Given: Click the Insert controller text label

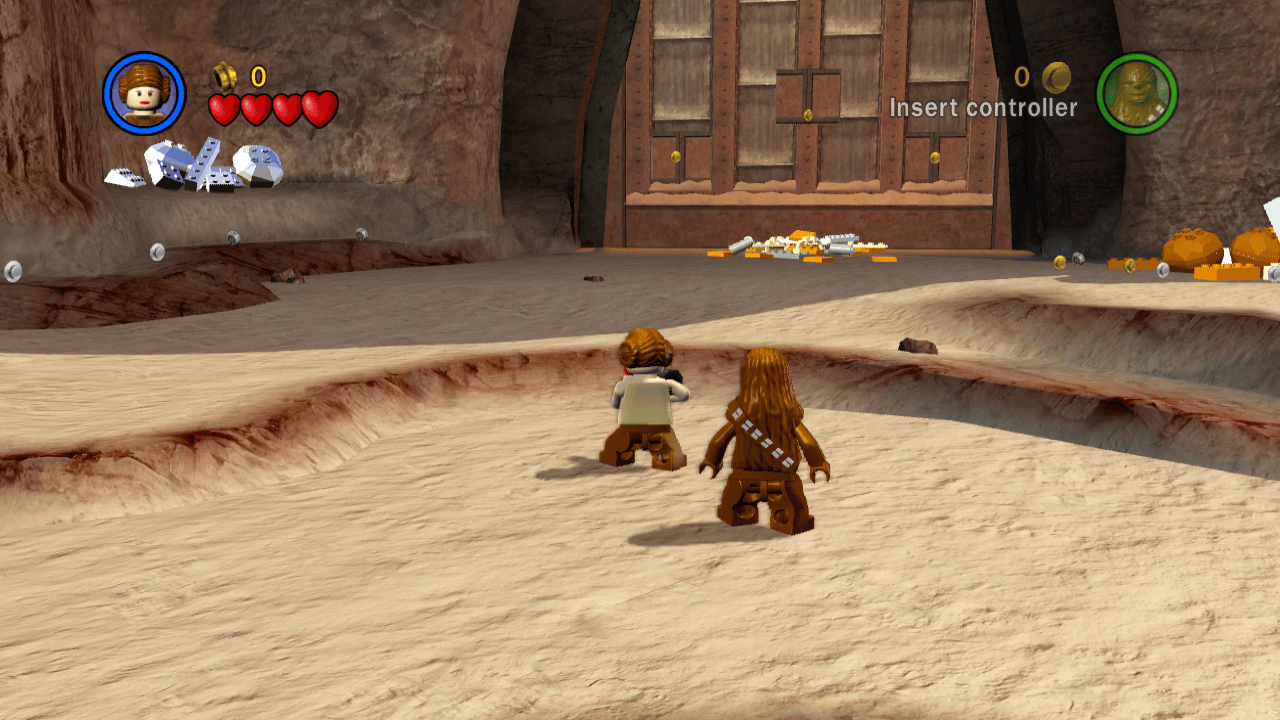Looking at the screenshot, I should pos(984,105).
